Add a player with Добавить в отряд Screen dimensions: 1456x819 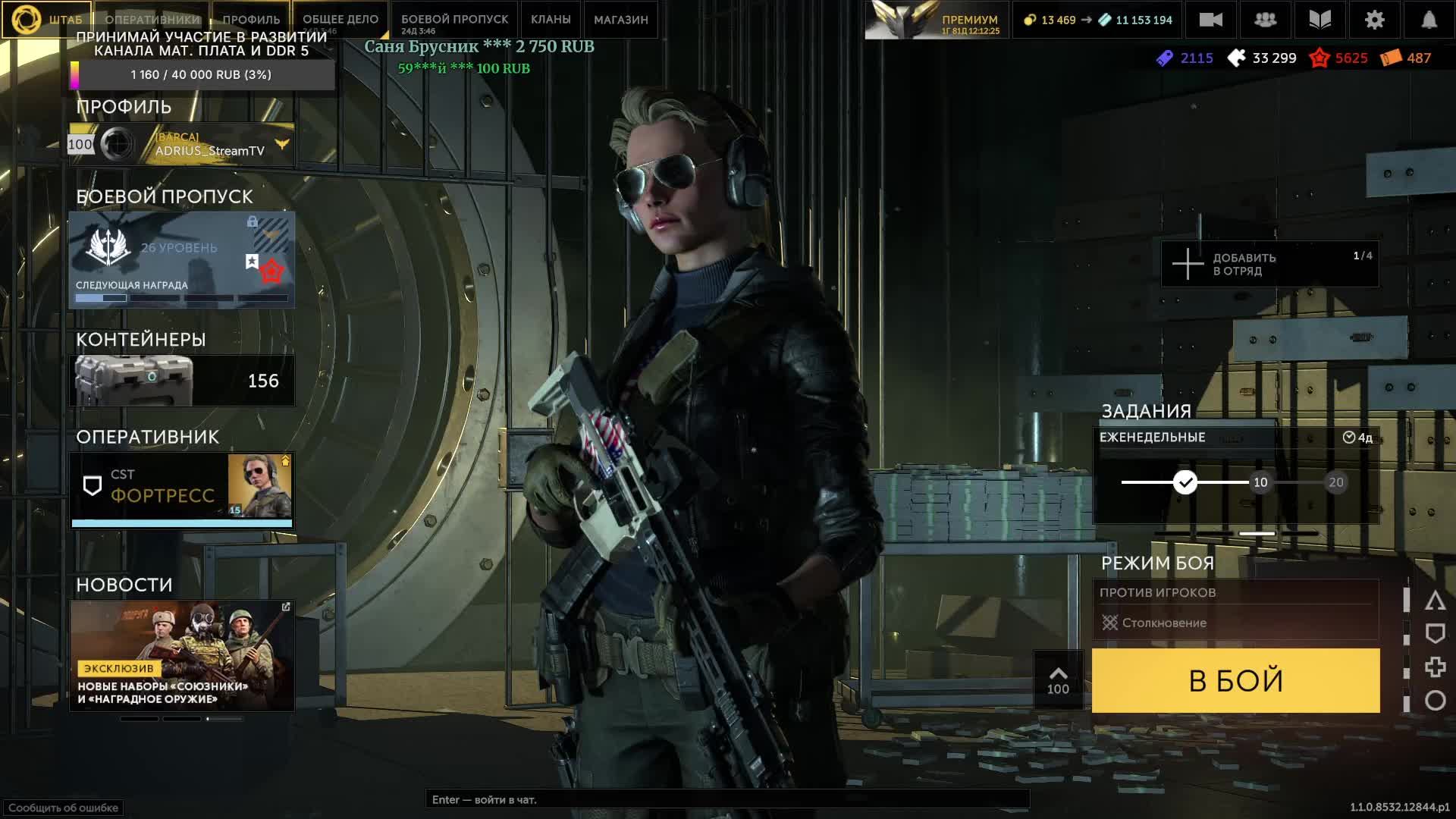point(1269,264)
